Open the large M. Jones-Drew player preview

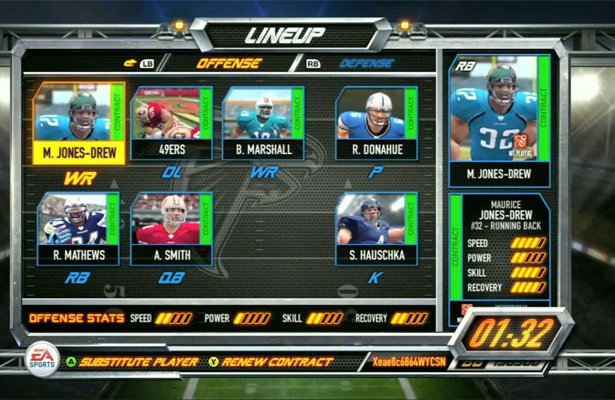coord(499,119)
